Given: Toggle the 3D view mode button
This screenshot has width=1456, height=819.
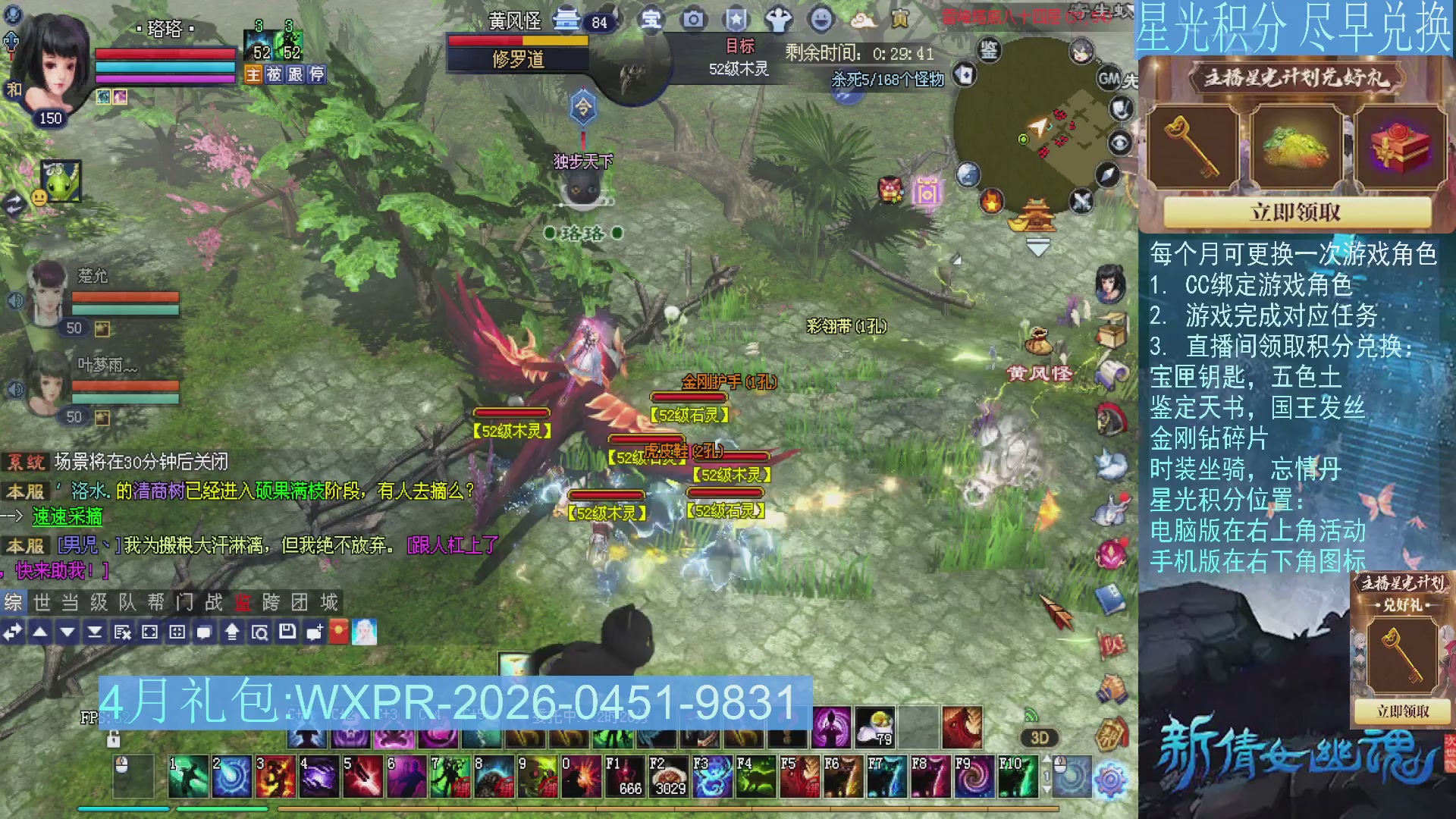Looking at the screenshot, I should tap(1039, 738).
